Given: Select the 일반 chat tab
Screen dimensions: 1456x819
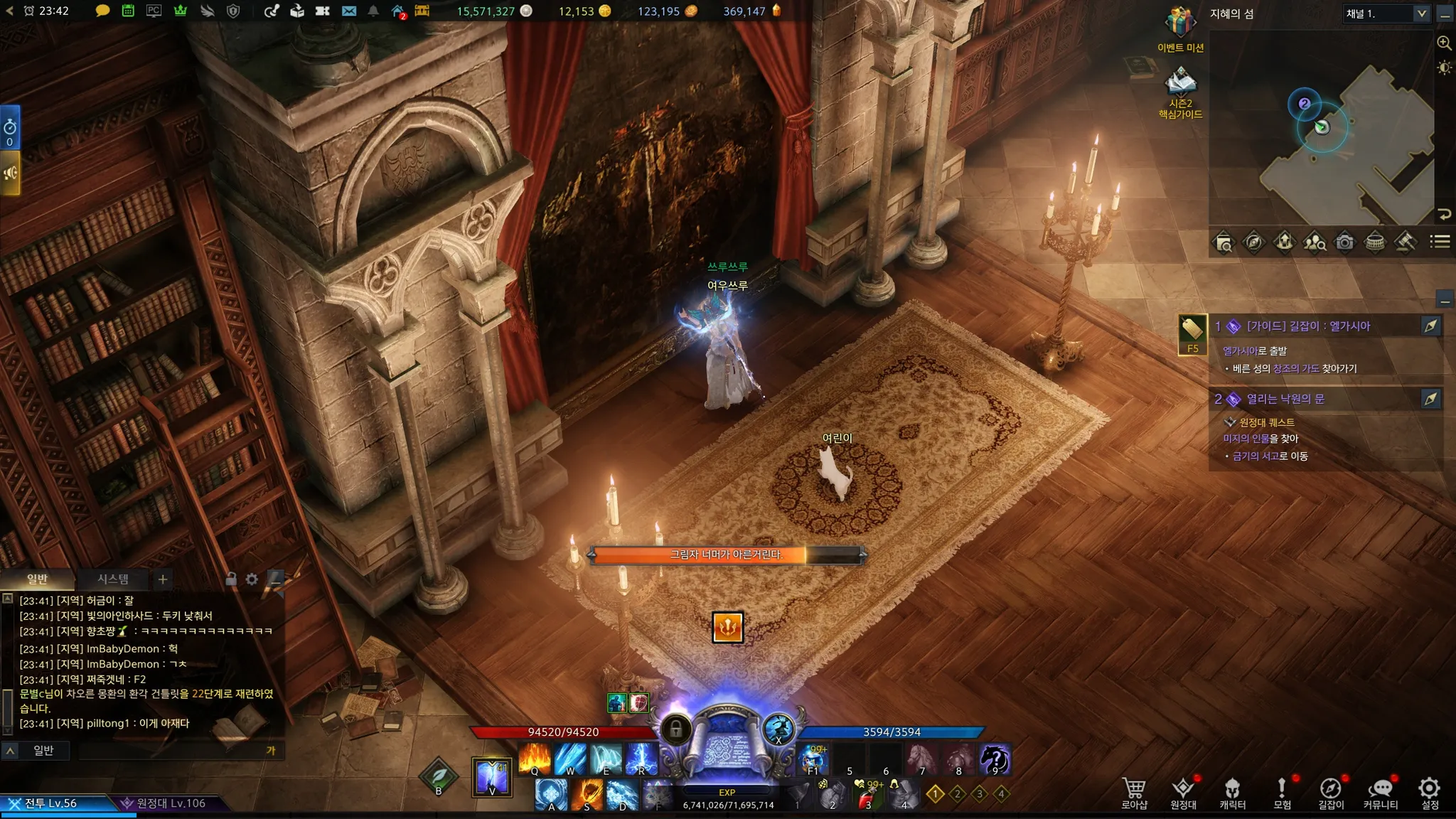Looking at the screenshot, I should (x=37, y=579).
